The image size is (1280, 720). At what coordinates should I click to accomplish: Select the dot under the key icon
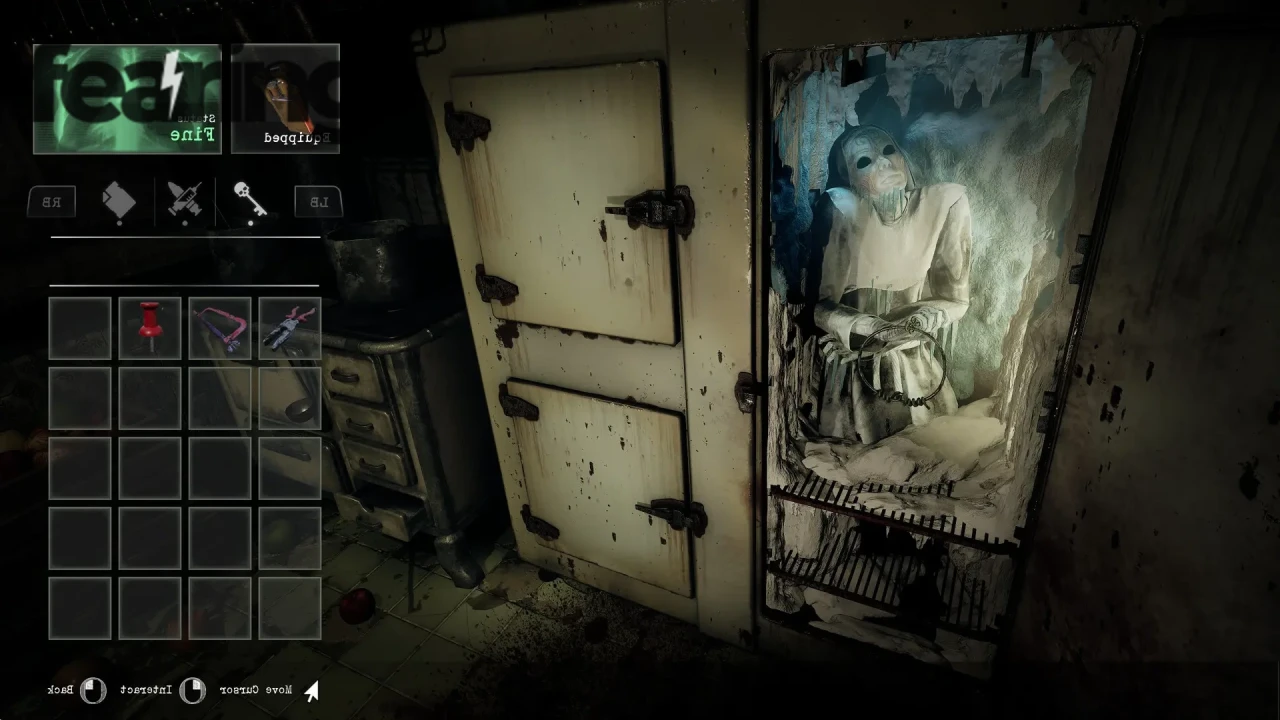[250, 222]
